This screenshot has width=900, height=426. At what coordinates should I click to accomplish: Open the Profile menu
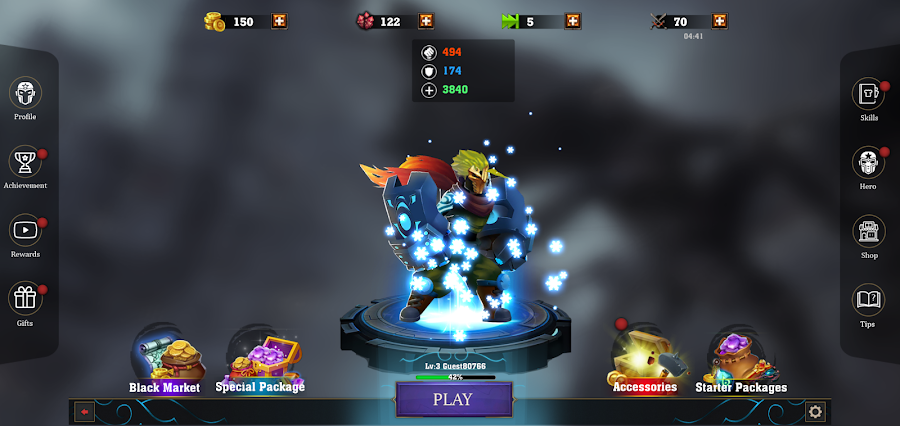click(x=25, y=95)
